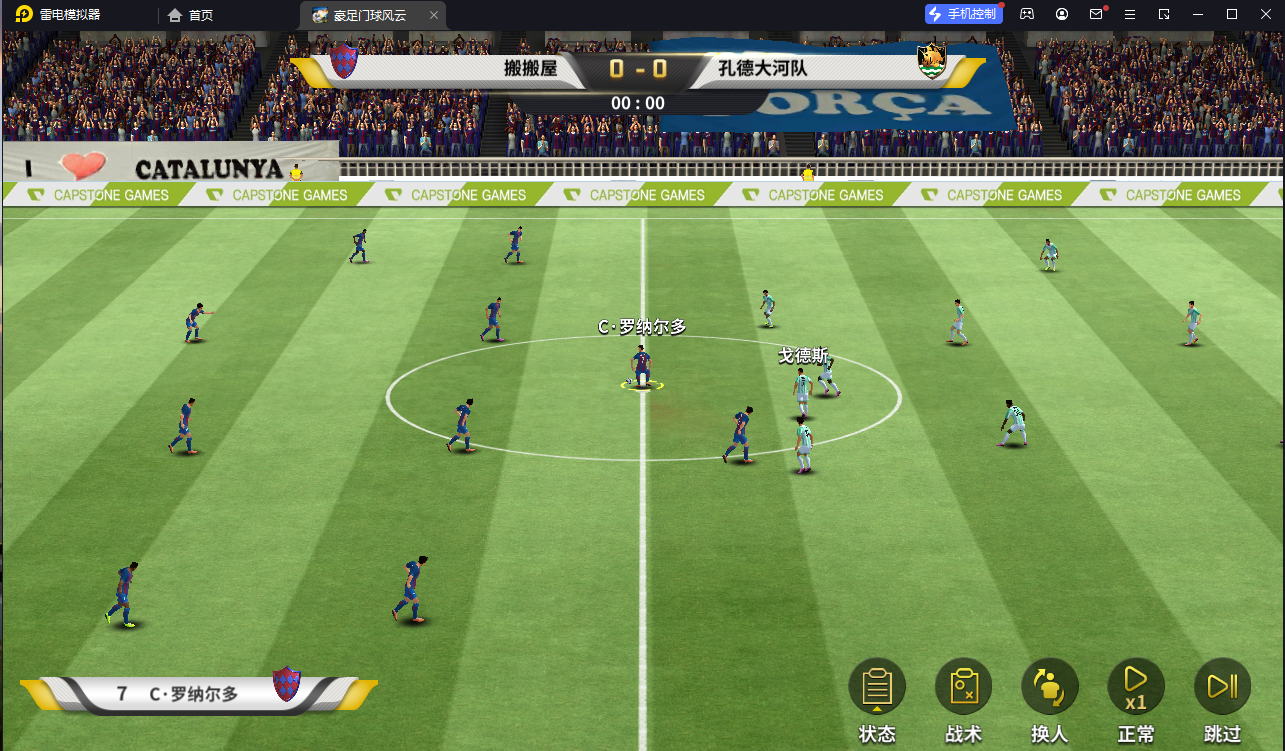Image resolution: width=1285 pixels, height=751 pixels.
Task: Minimize the emulator window
Action: coord(1198,14)
